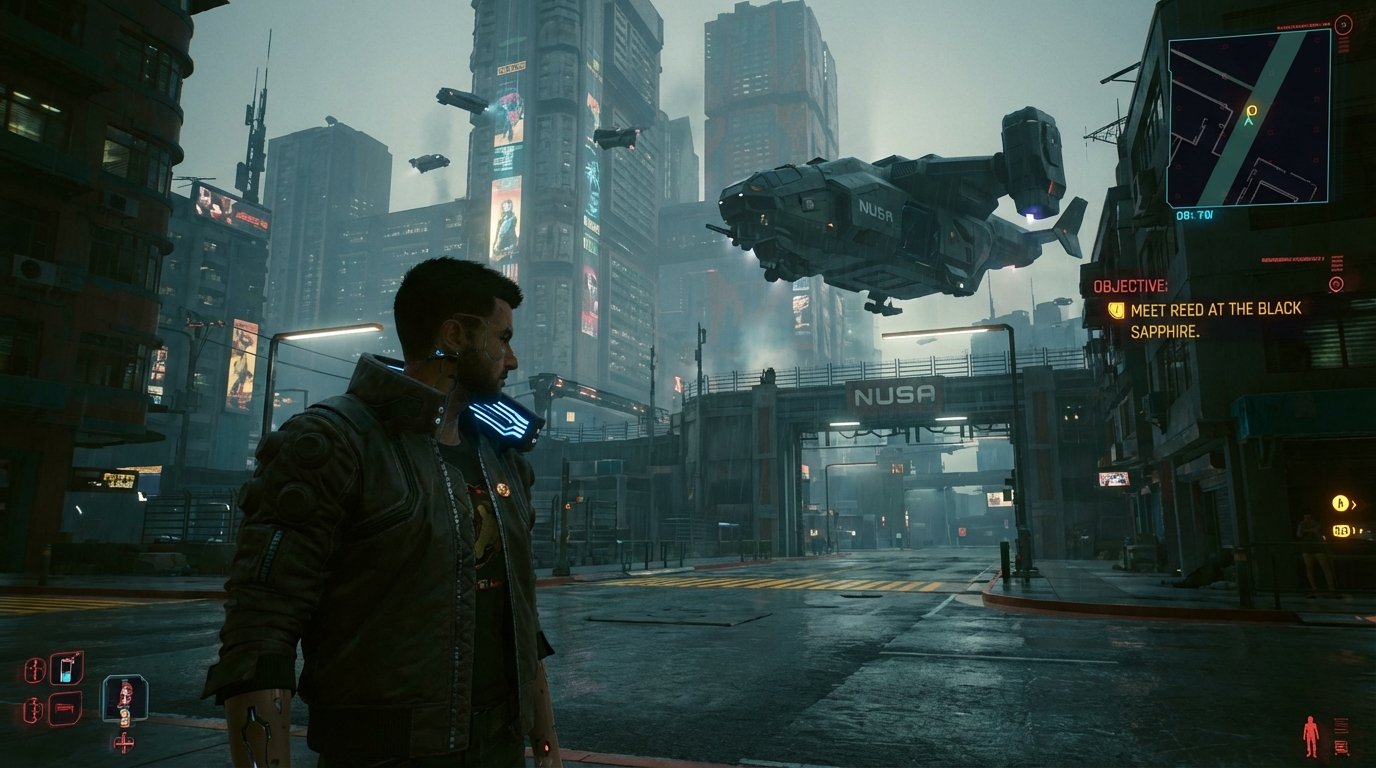Screen dimensions: 1376x768
Task: Toggle the left injector consumable slot
Action: [35, 669]
